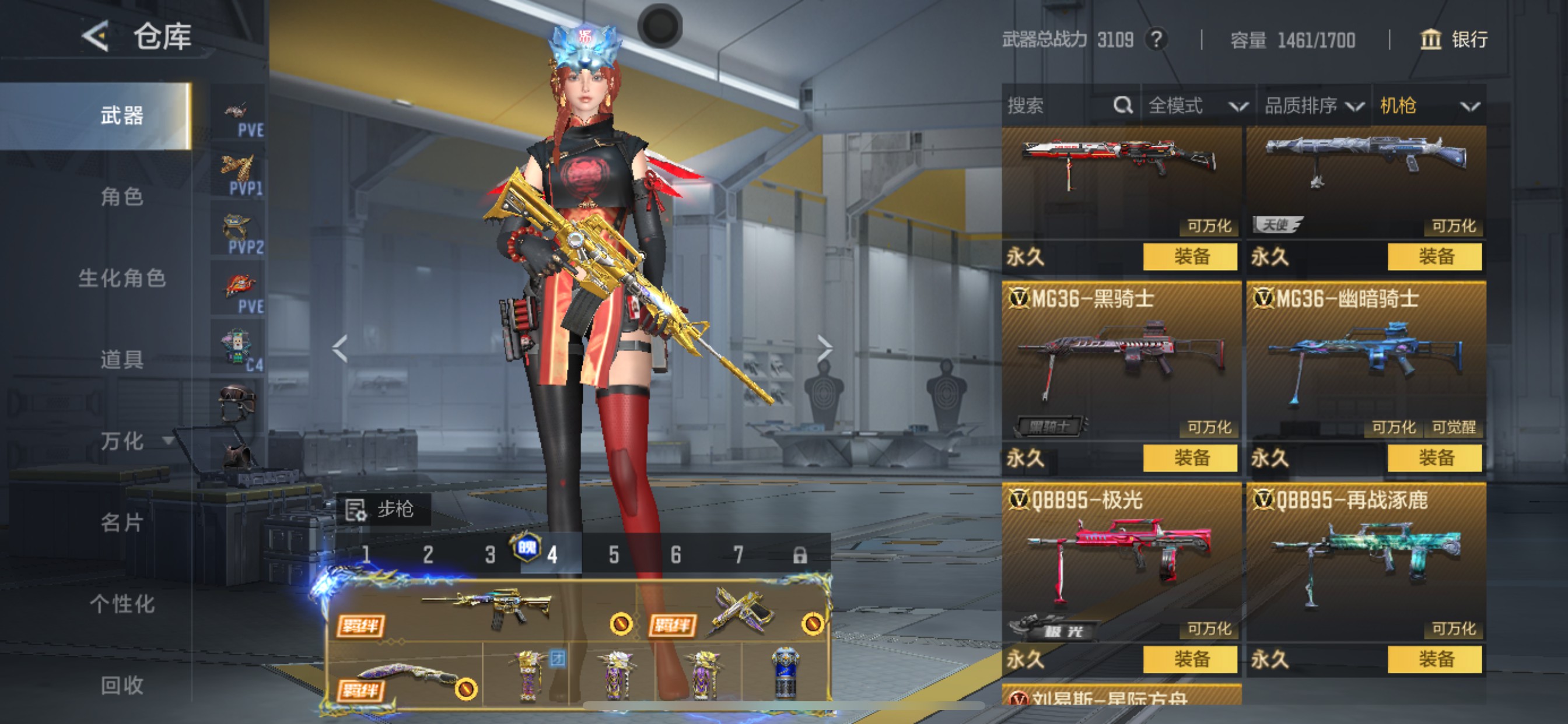Open the 品质排序 sort dropdown
Viewport: 1568px width, 724px height.
1313,106
